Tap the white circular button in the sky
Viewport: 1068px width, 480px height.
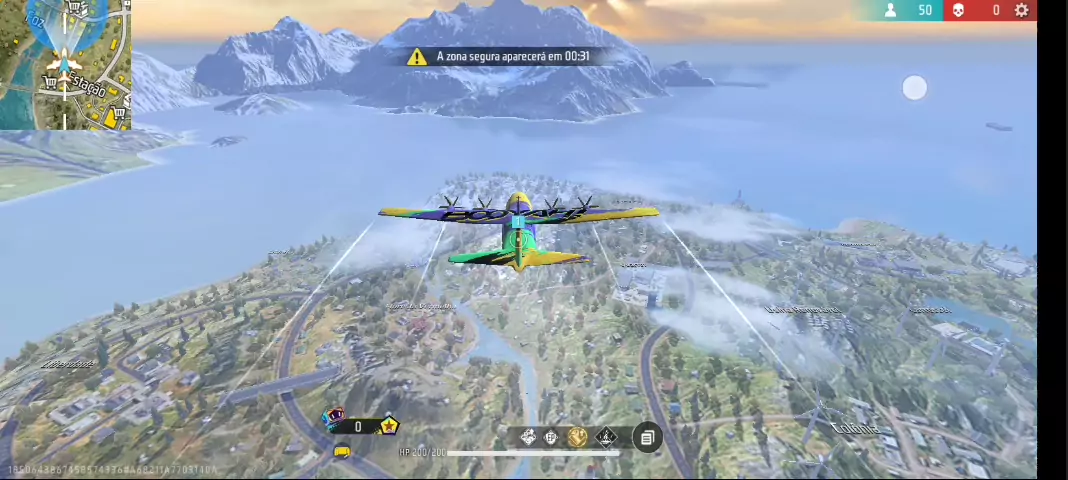[x=914, y=88]
